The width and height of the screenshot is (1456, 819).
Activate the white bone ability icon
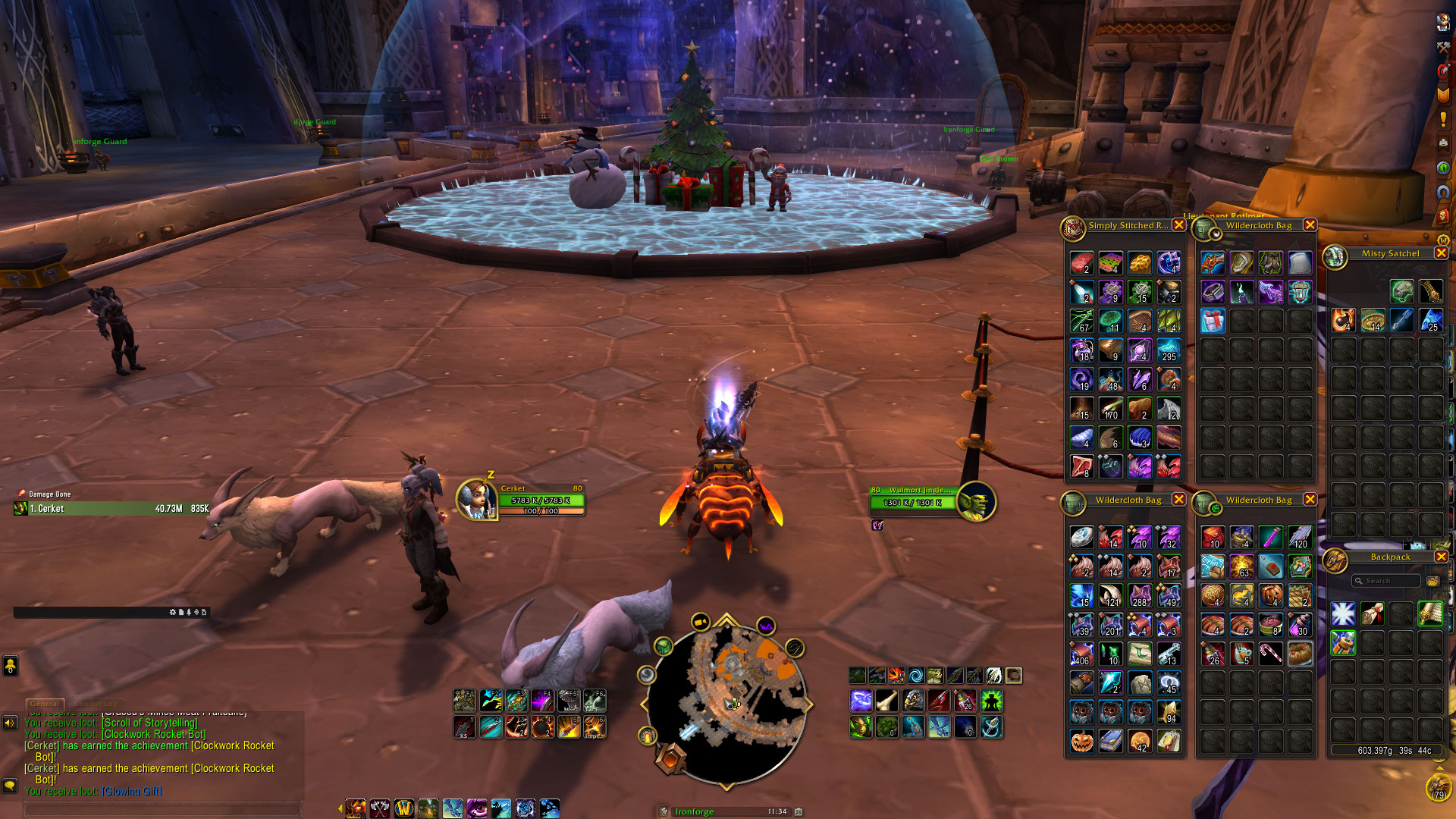[x=886, y=701]
